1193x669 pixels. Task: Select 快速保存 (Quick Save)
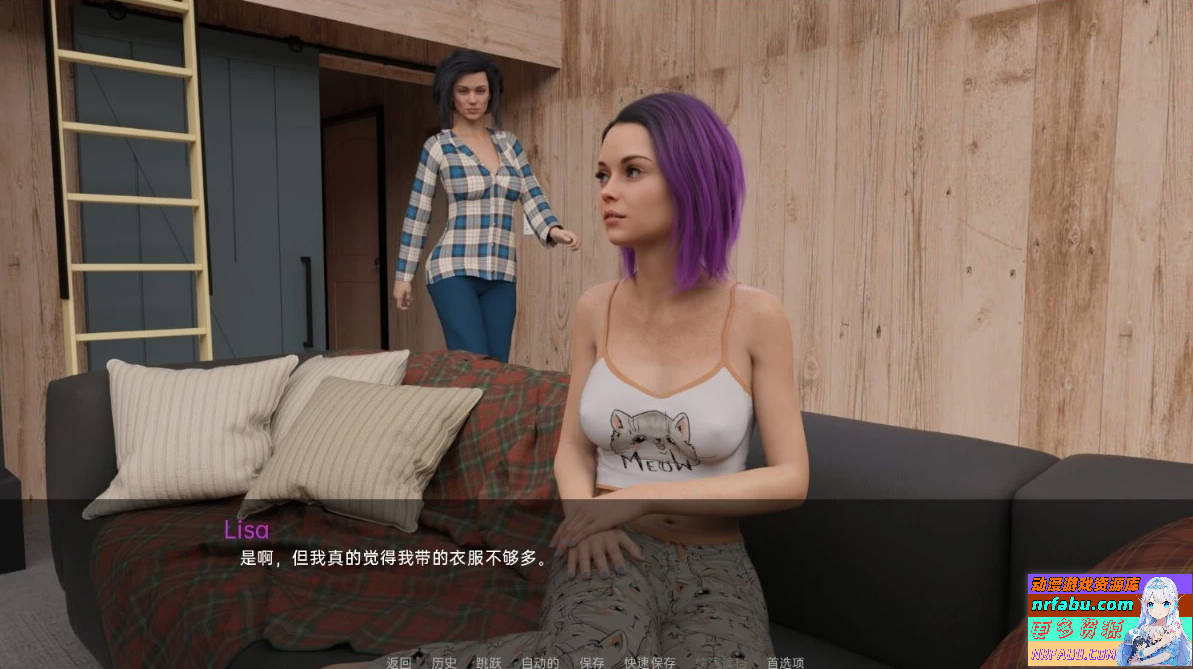(x=650, y=662)
